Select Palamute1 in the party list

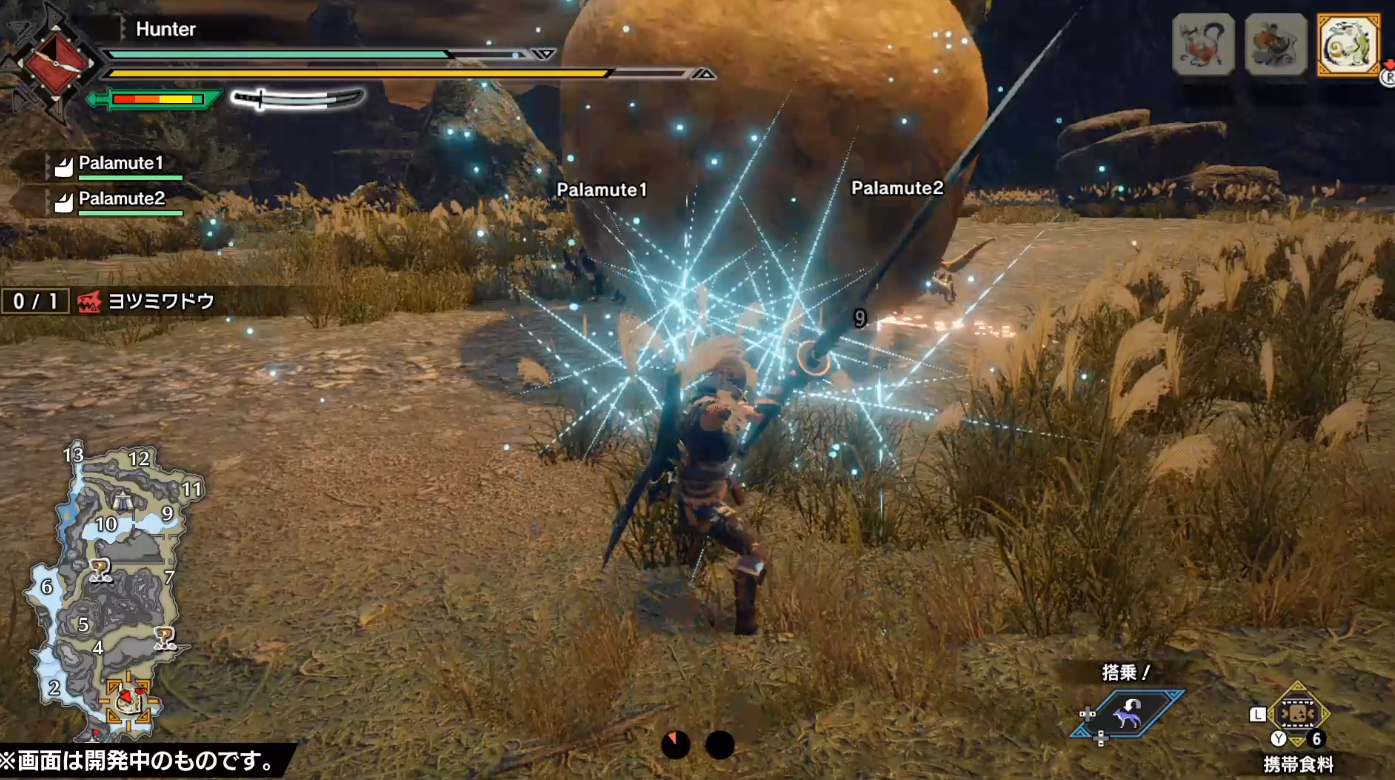(120, 163)
